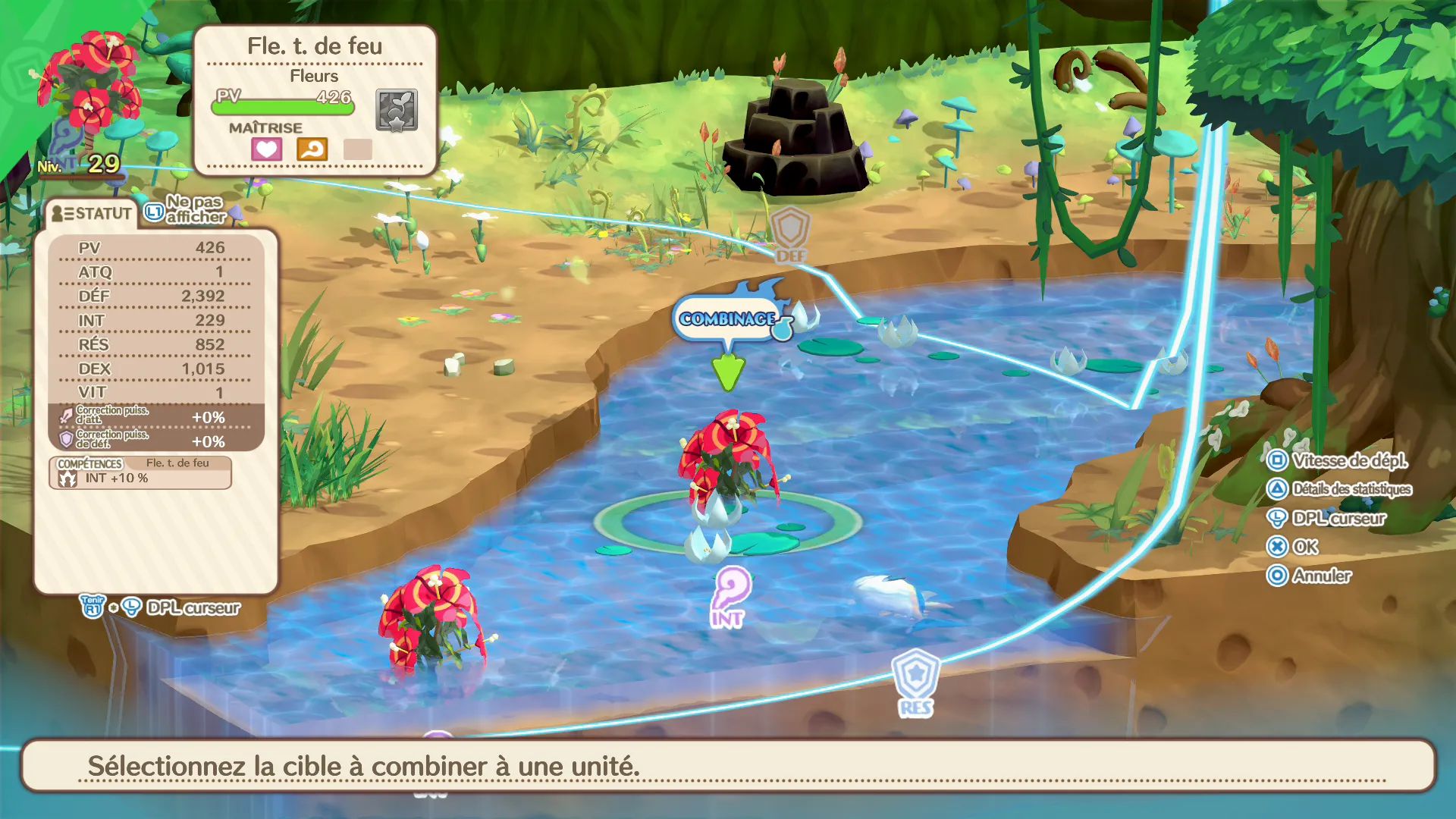Switch to the STATUT tab
The height and width of the screenshot is (819, 1456).
[92, 214]
